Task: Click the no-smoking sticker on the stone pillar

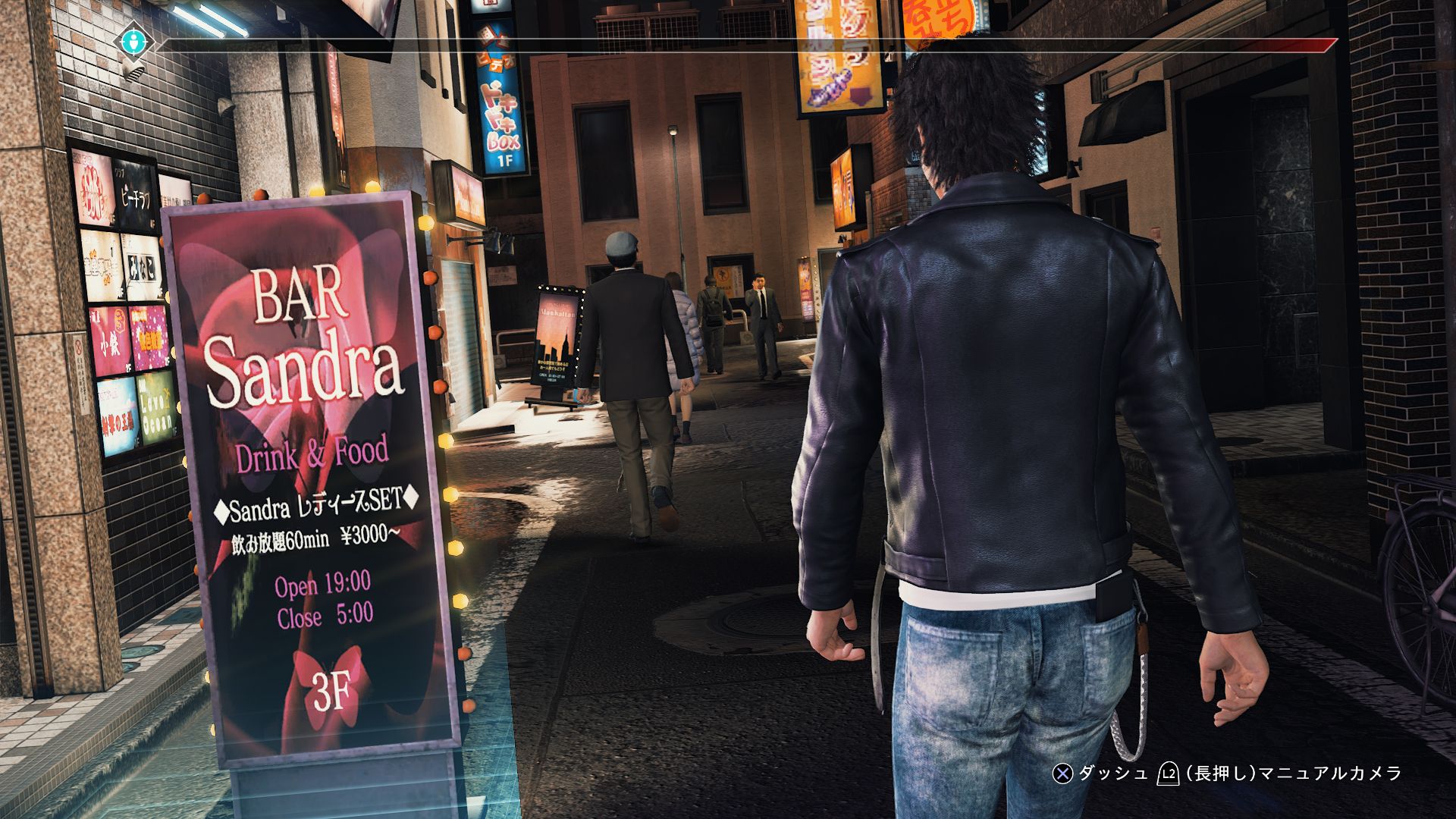Action: coord(77,346)
